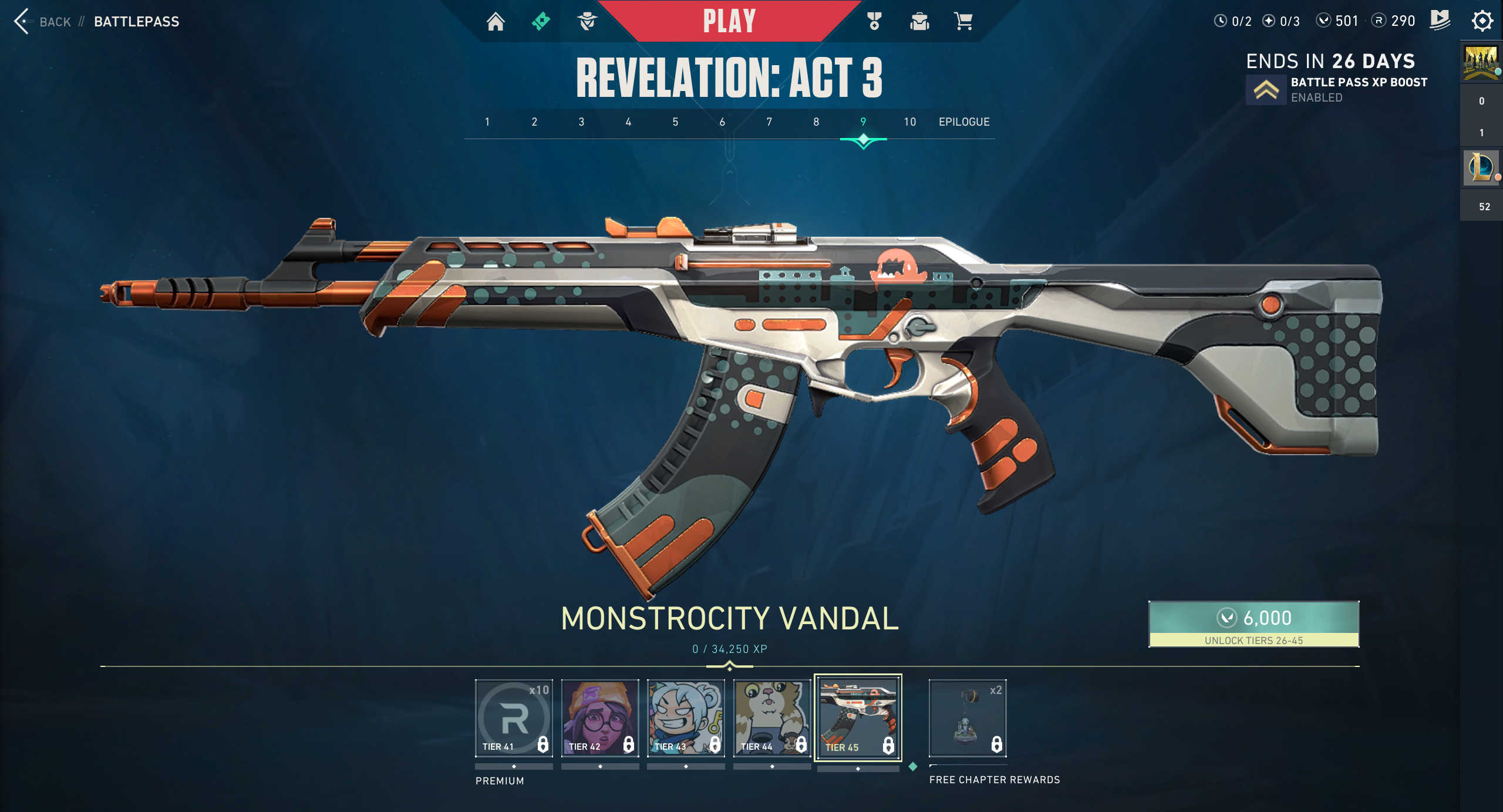Click the XP progress bar under Monstrocity Vandal
This screenshot has height=812, width=1503.
click(x=730, y=667)
